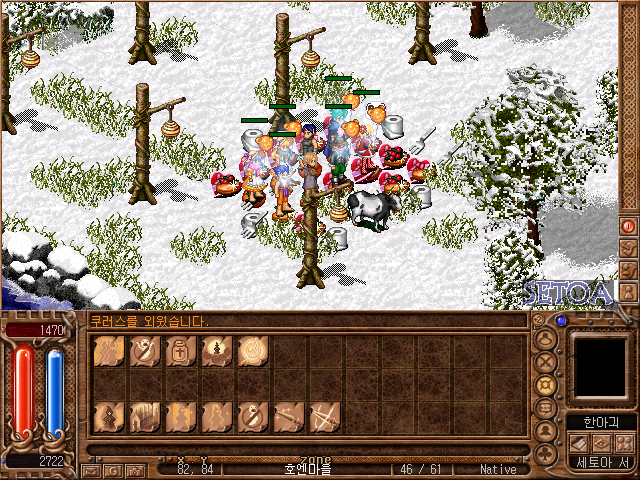The width and height of the screenshot is (640, 480).
Task: Click the blue orb above the portrait frame
Action: [561, 321]
